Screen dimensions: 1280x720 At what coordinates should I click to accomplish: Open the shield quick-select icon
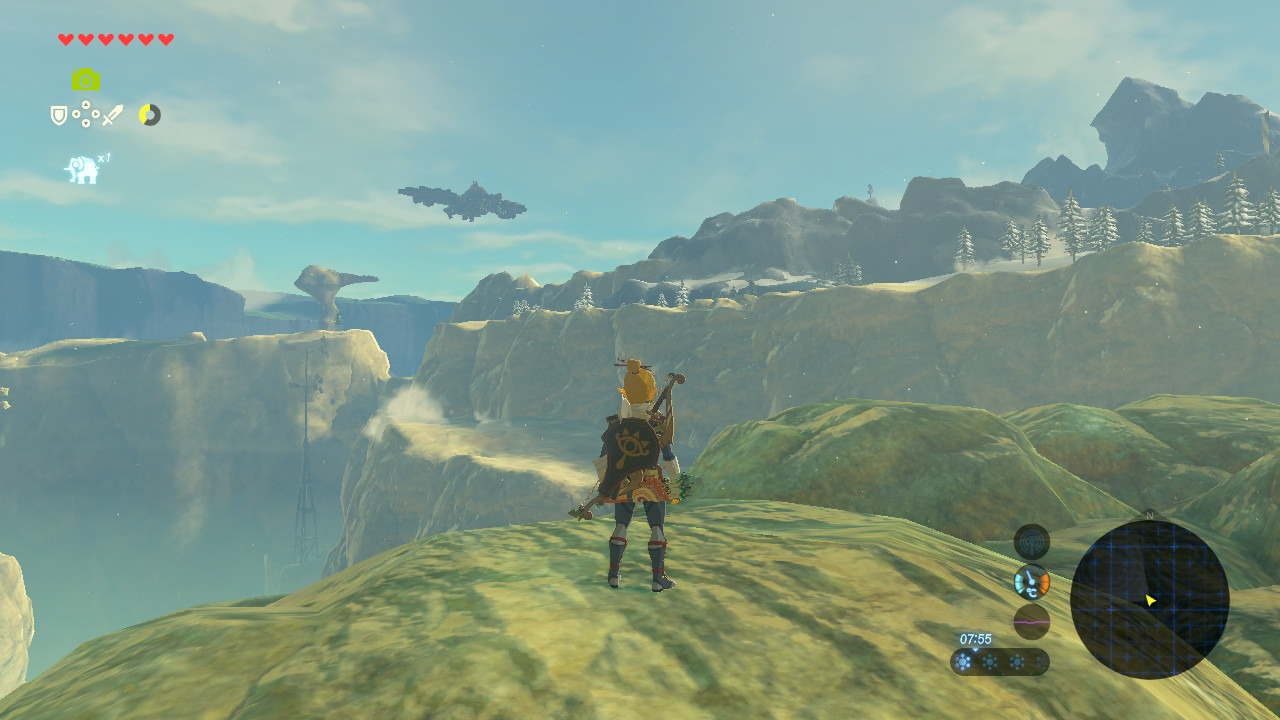pyautogui.click(x=59, y=116)
